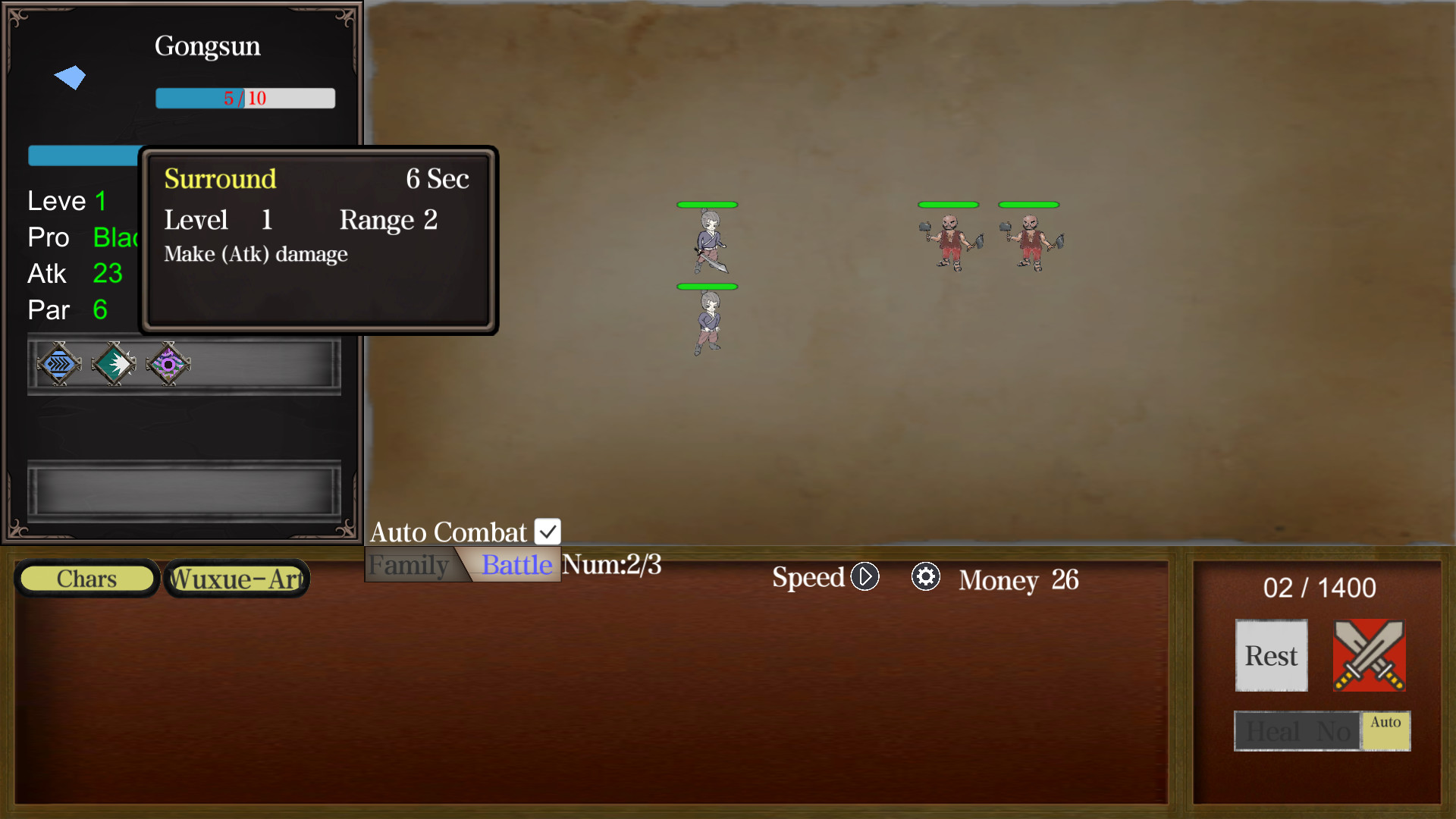Image resolution: width=1456 pixels, height=819 pixels.
Task: Click the crossed swords battle icon
Action: click(x=1369, y=656)
